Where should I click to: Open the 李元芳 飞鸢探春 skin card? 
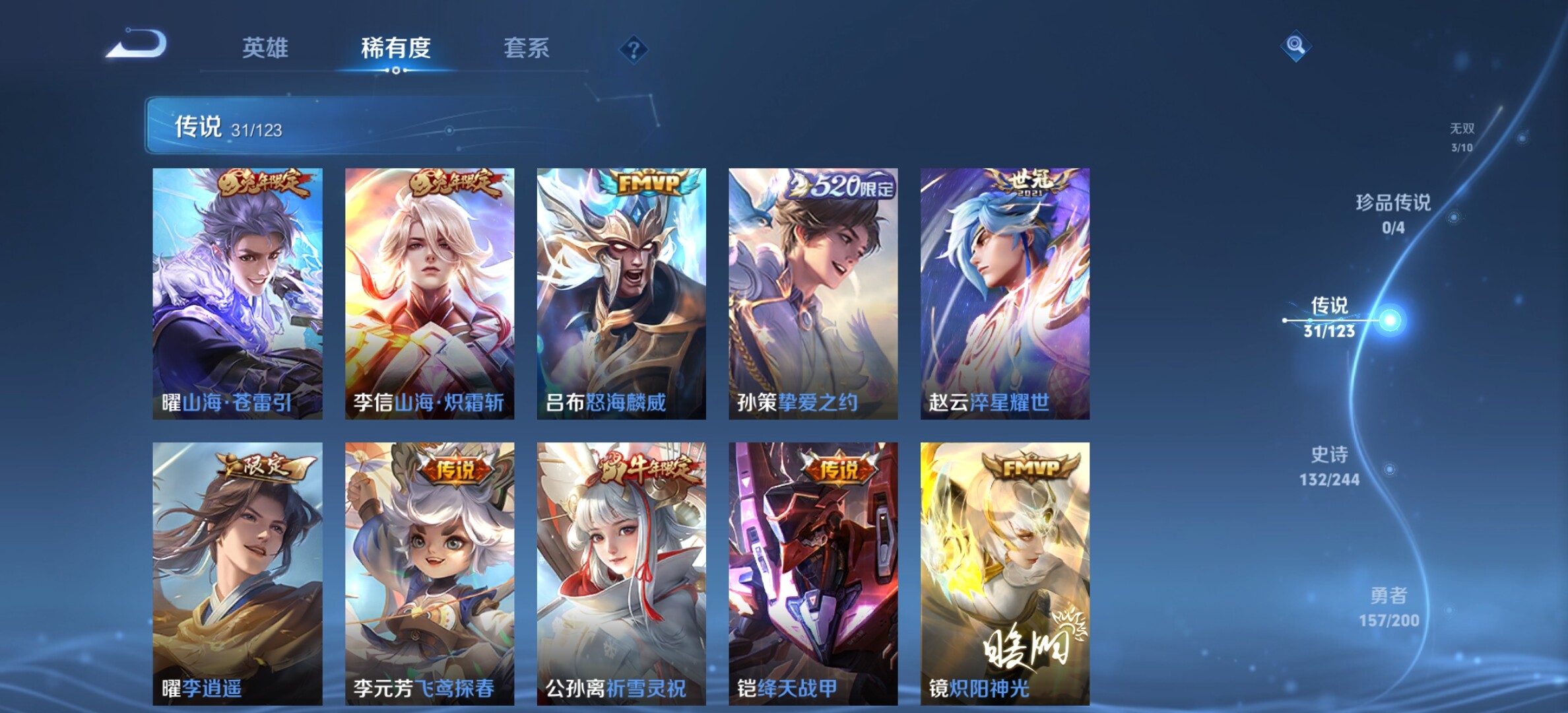tap(430, 573)
